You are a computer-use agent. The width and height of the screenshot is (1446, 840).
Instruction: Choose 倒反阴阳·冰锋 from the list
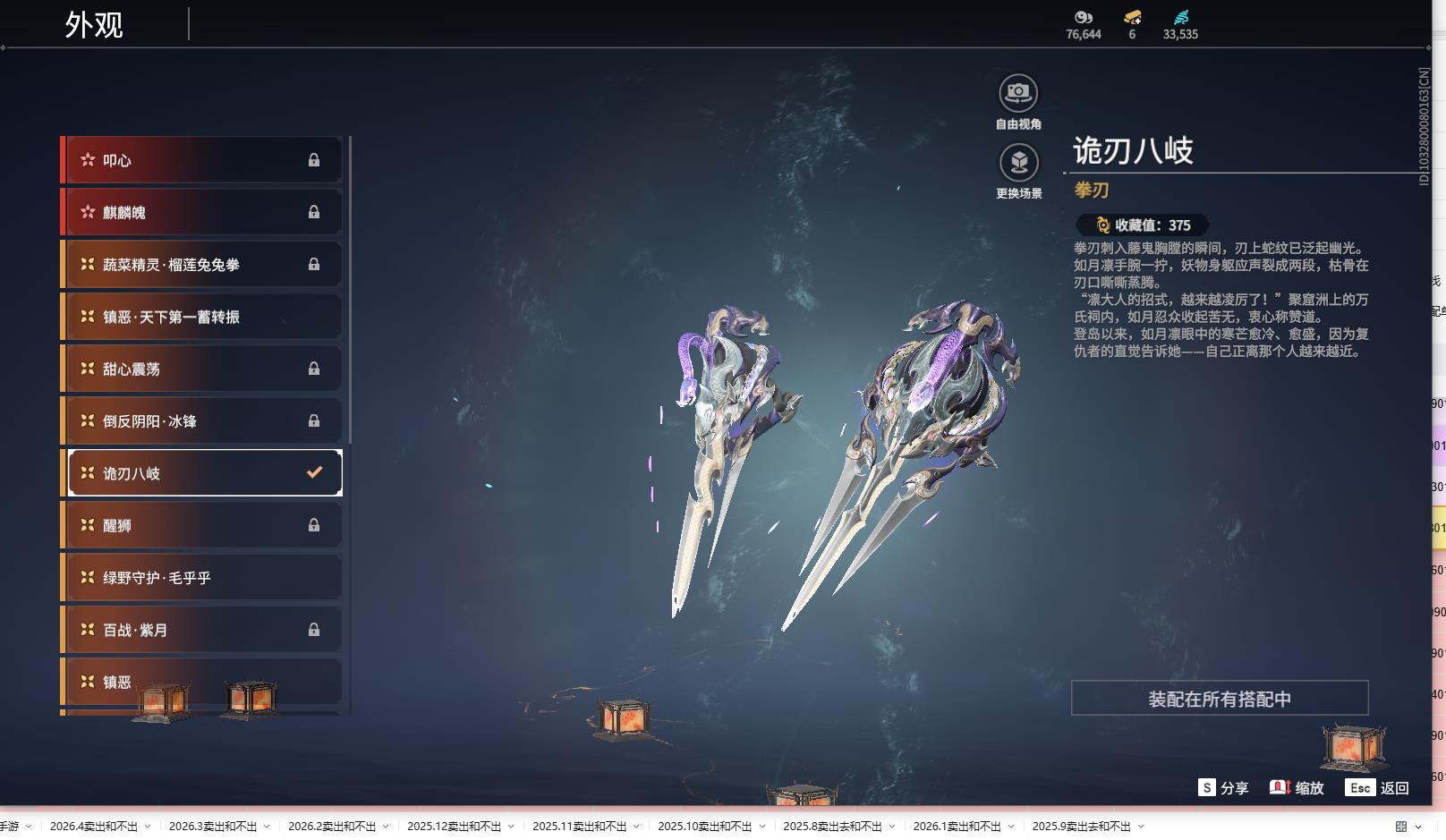click(x=201, y=420)
